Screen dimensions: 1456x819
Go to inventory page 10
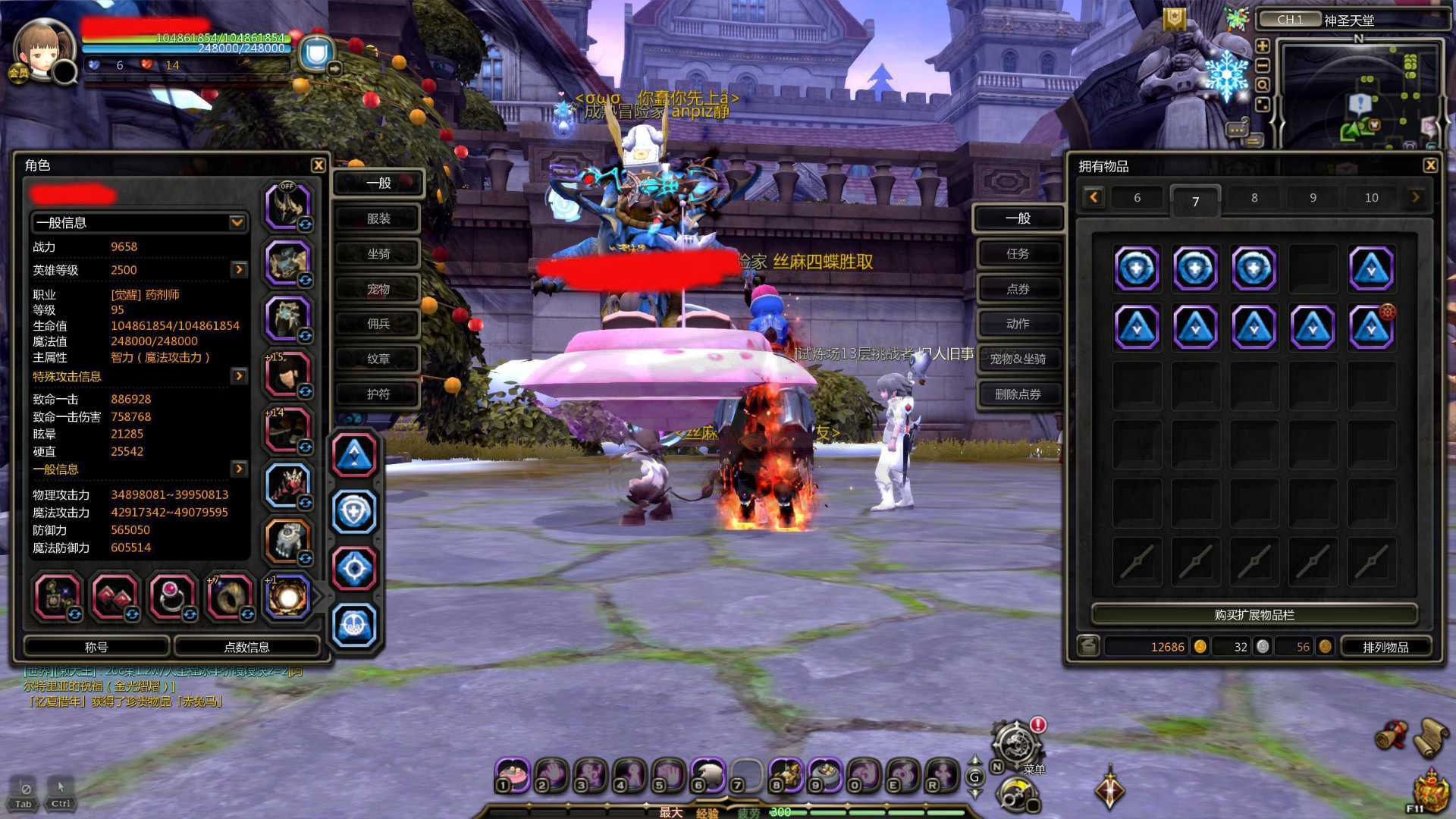pos(1371,198)
